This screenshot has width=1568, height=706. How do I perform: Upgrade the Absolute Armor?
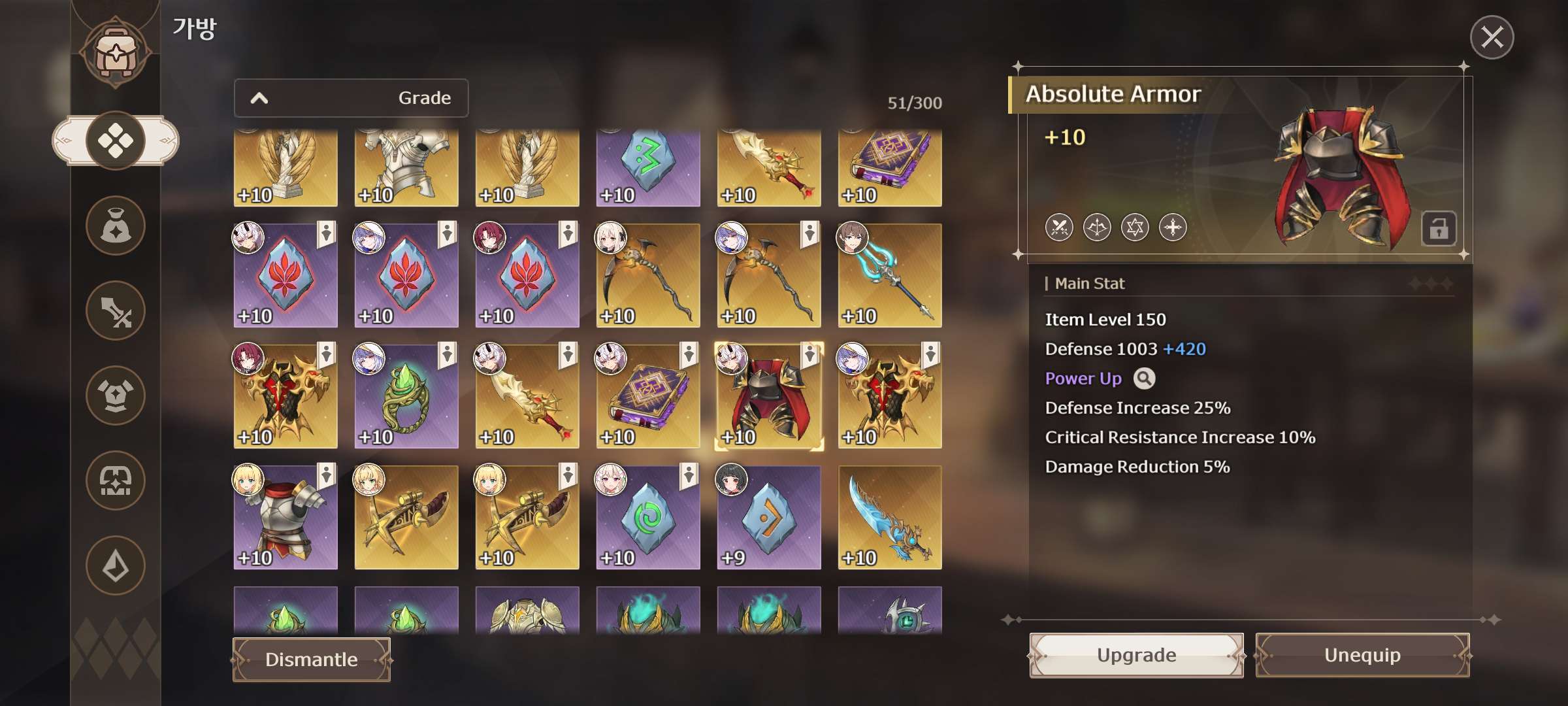click(x=1136, y=655)
